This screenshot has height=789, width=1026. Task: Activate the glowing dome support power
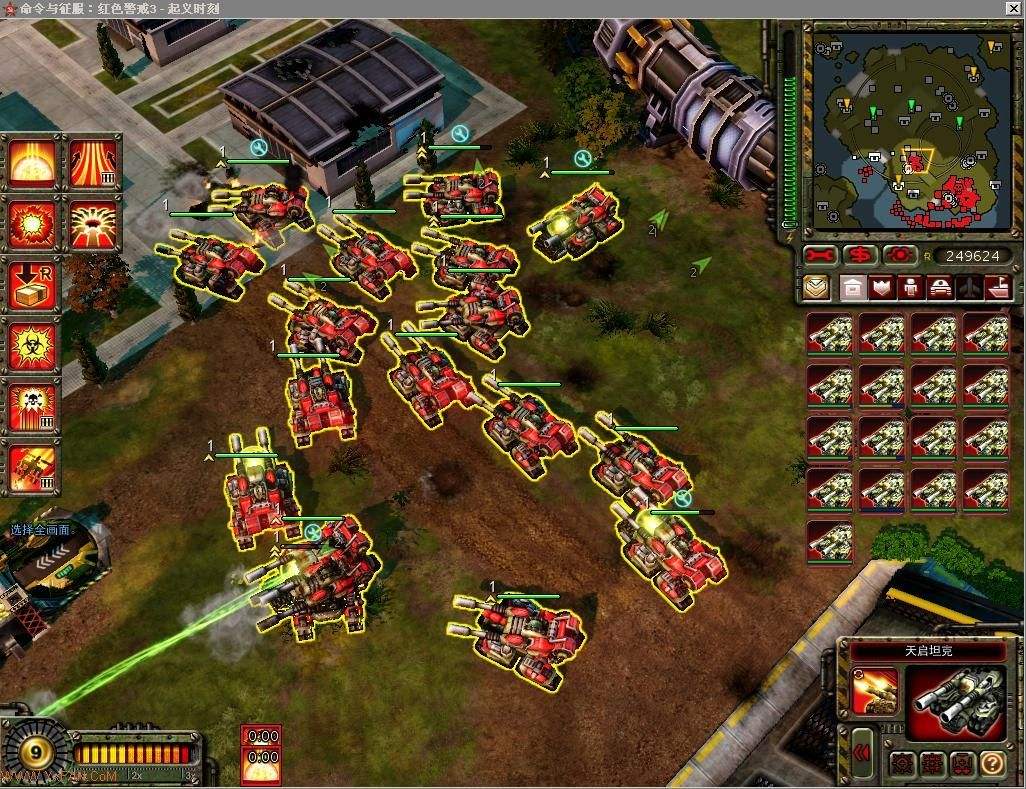32,163
